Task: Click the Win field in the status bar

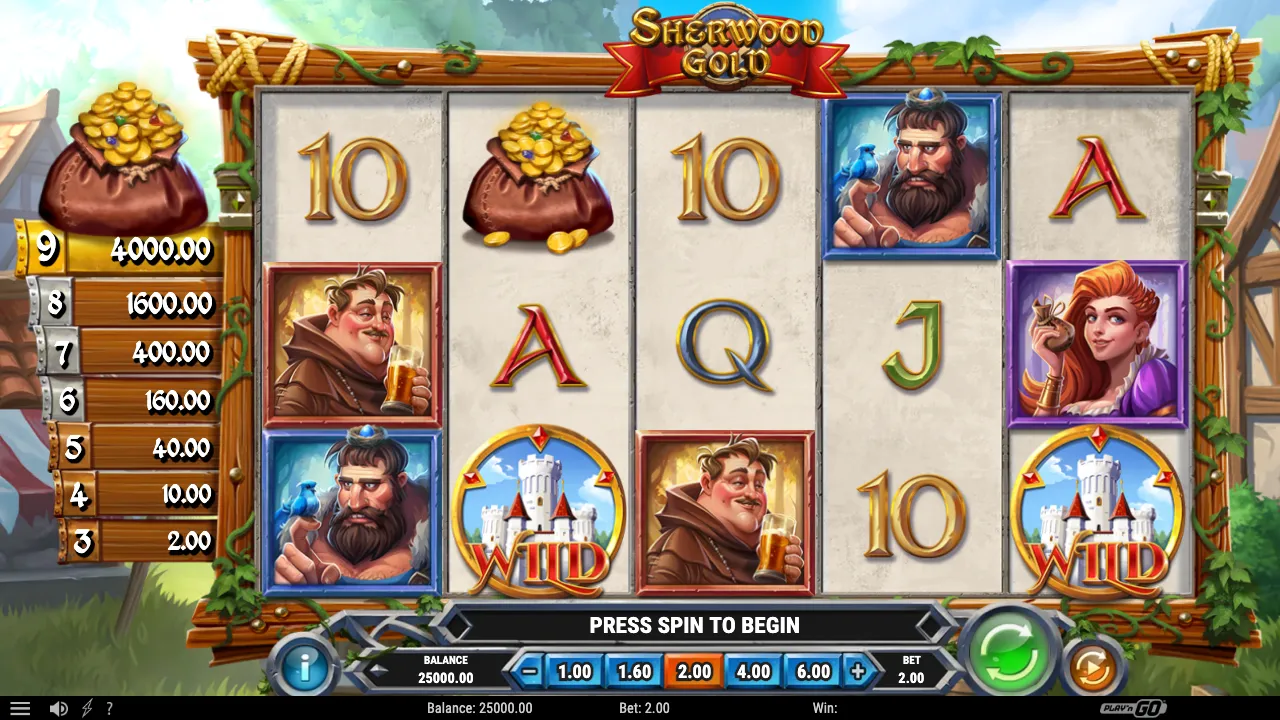Action: pos(824,708)
